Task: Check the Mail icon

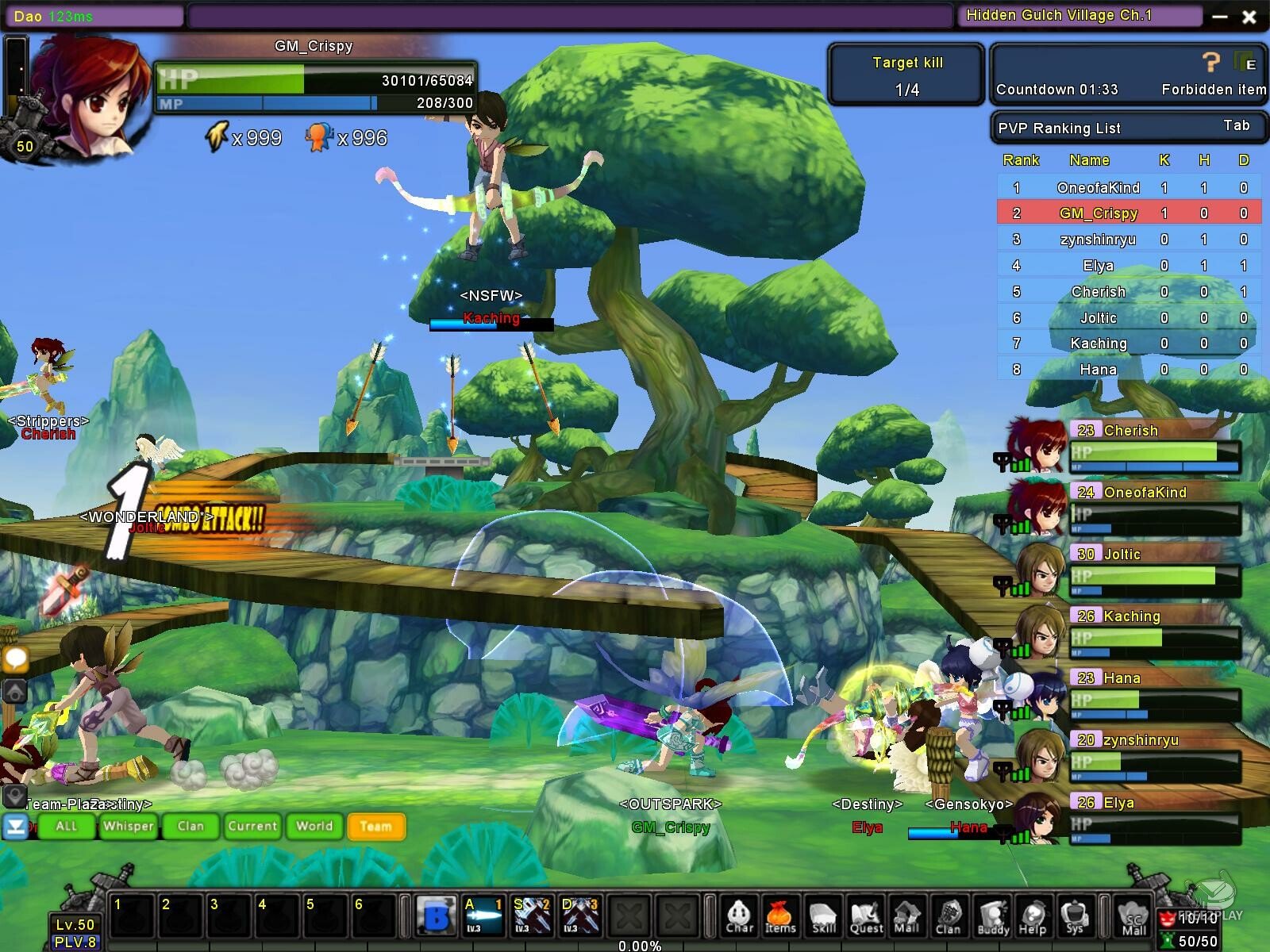Action: point(906,917)
